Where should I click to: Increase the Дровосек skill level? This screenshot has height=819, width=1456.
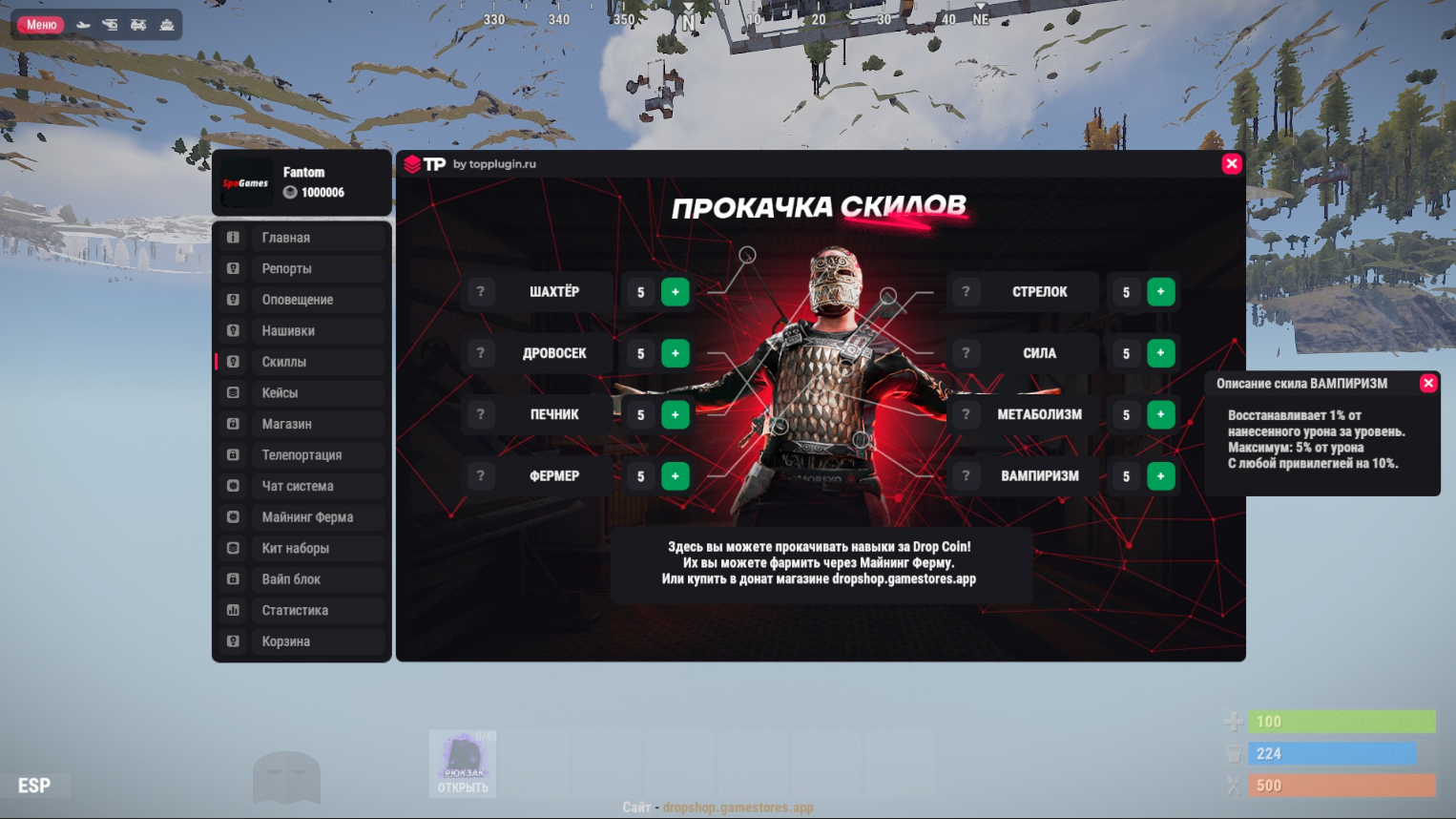point(675,353)
